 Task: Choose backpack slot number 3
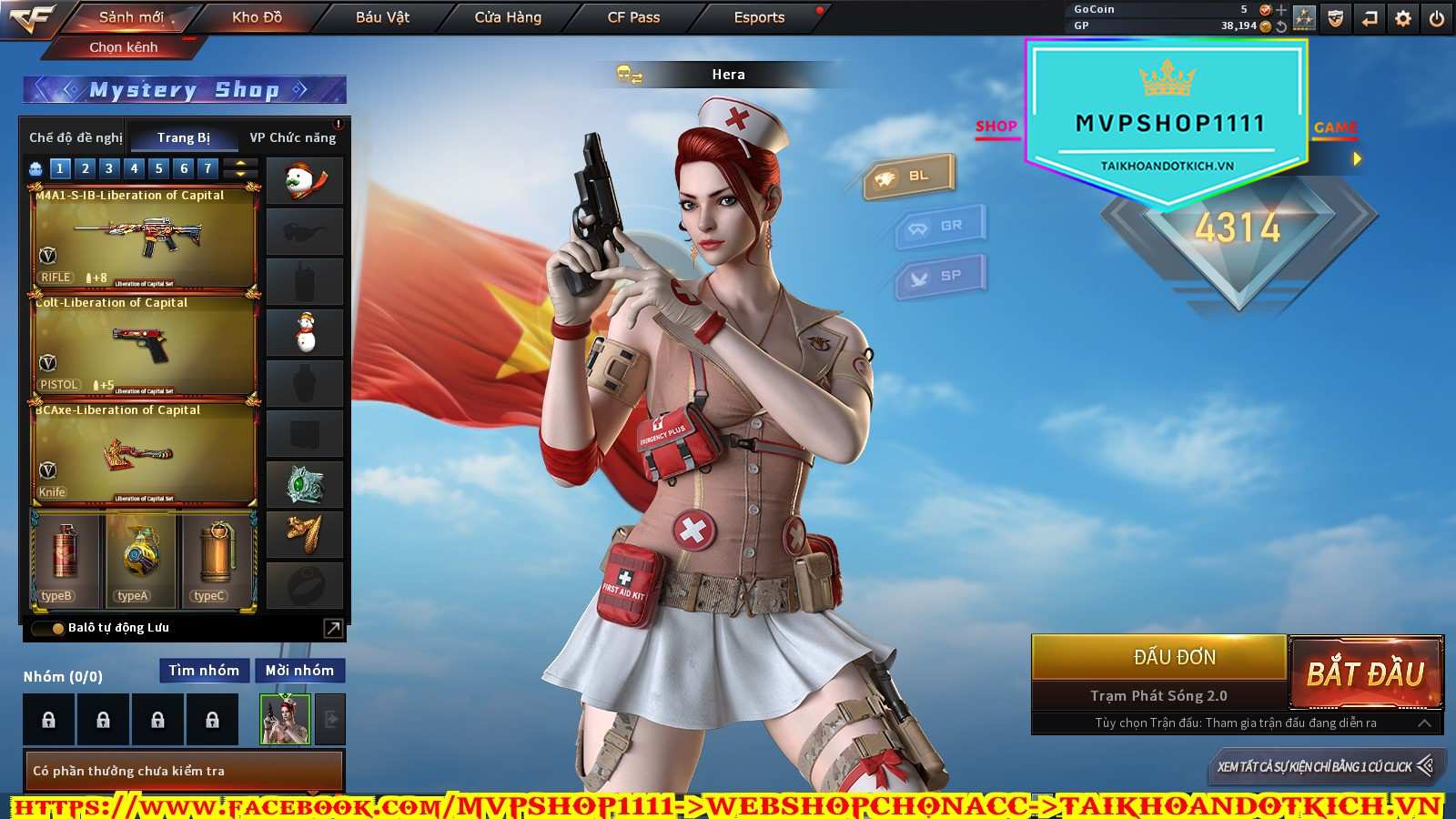pyautogui.click(x=109, y=168)
